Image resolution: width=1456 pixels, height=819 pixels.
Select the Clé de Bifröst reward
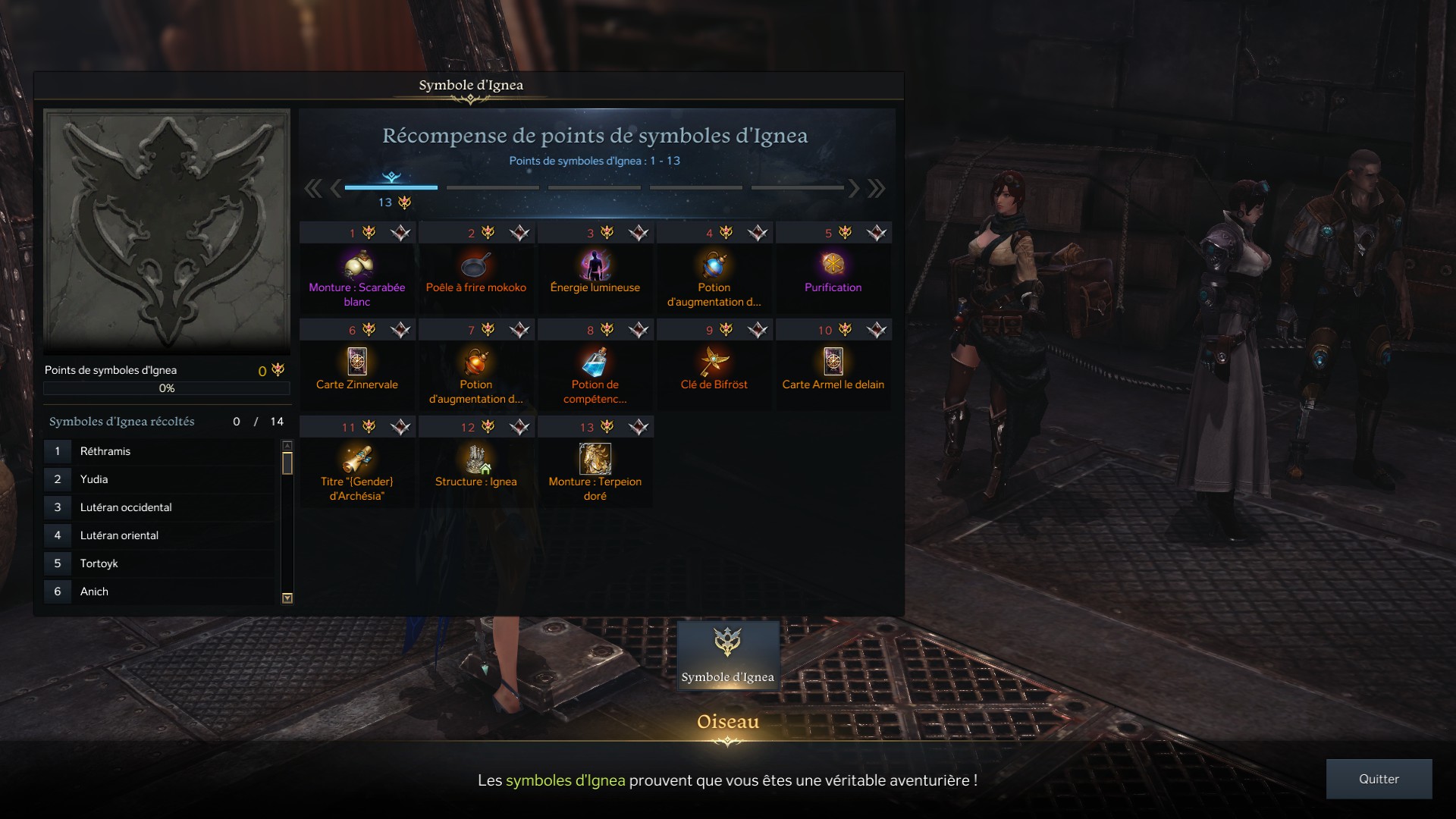714,362
